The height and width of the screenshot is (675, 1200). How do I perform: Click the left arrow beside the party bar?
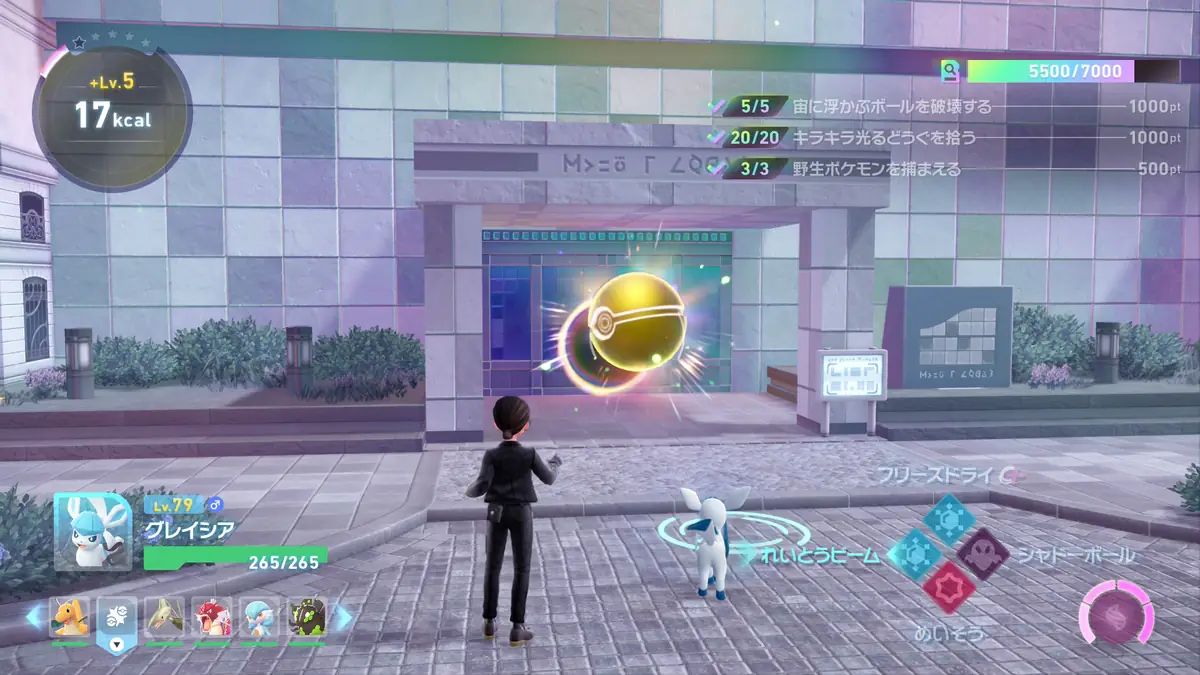pyautogui.click(x=35, y=618)
